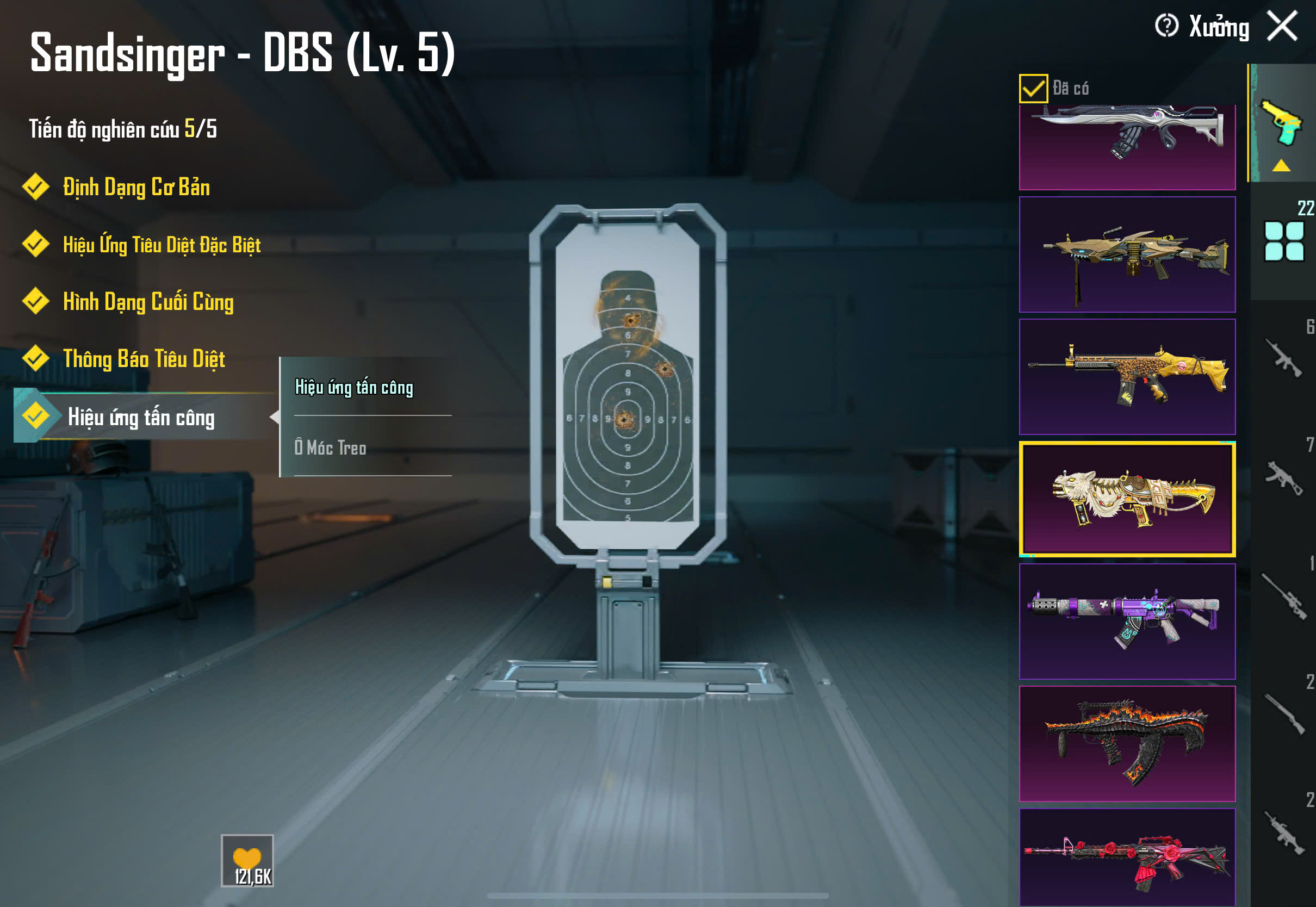The image size is (1316, 907).
Task: Select the flaming black dragon gun skin
Action: [x=1127, y=743]
